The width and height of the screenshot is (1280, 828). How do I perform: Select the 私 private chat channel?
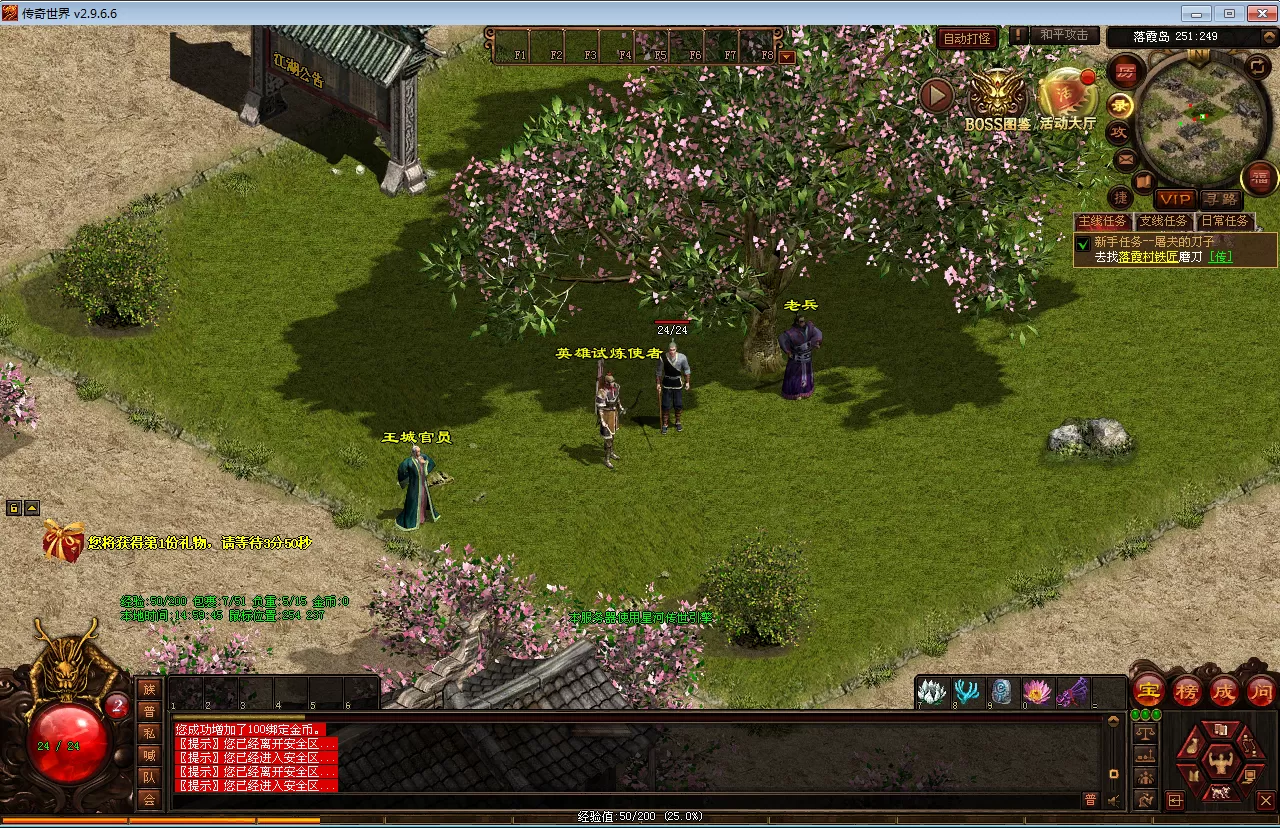click(149, 732)
